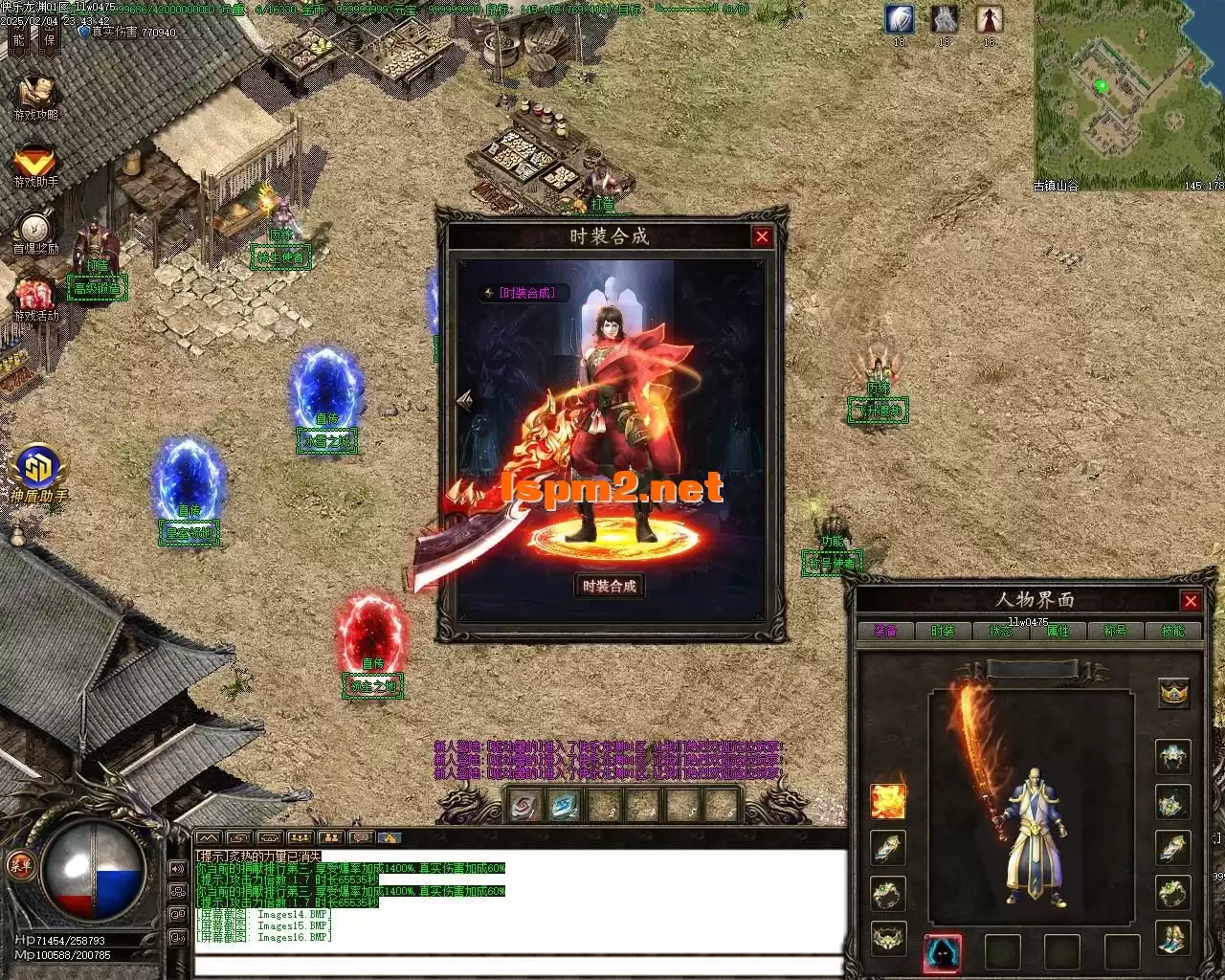Select the 技能 skills tab
This screenshot has height=980, width=1225.
coord(1172,632)
